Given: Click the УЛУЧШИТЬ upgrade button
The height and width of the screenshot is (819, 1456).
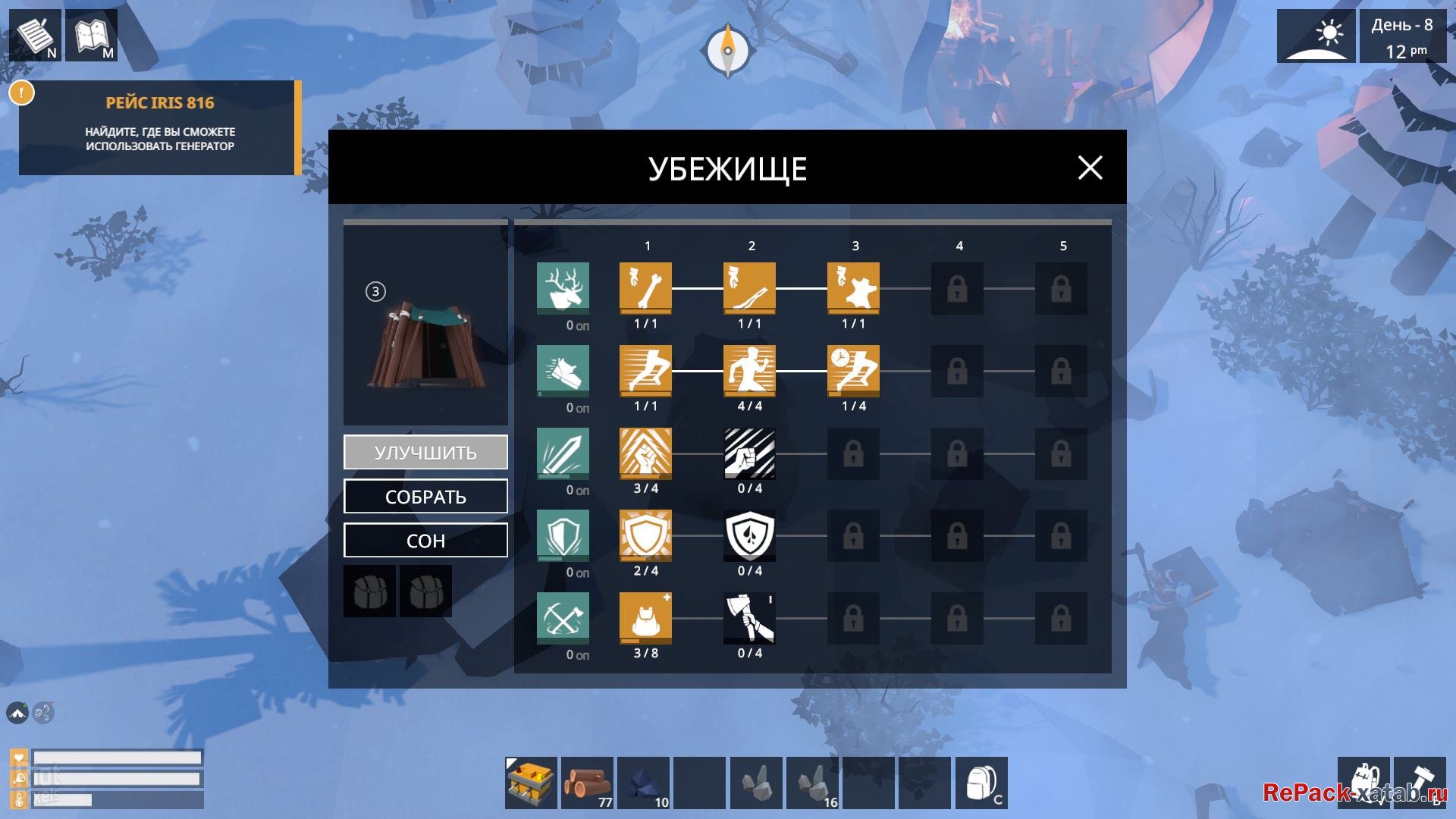Looking at the screenshot, I should (425, 453).
